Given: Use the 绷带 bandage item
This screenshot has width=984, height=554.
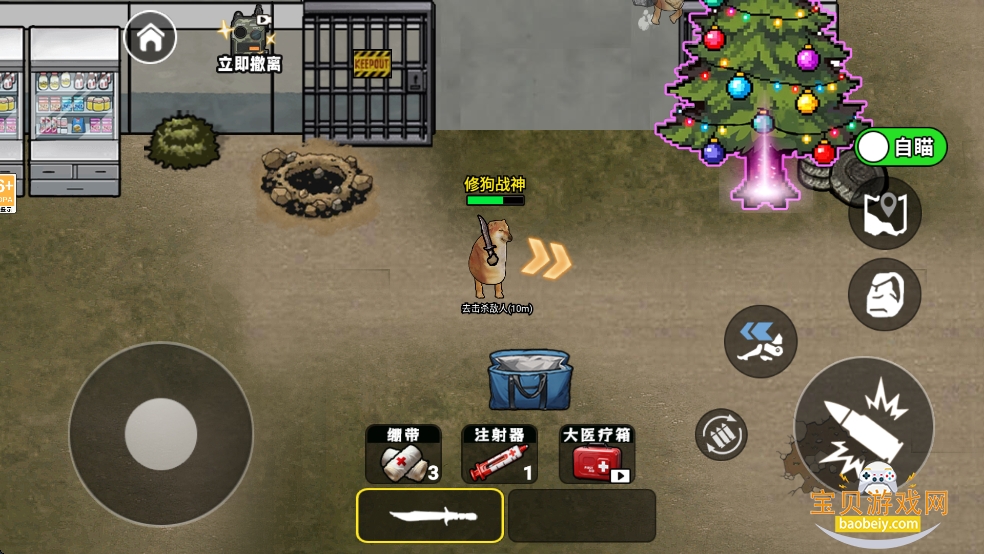Looking at the screenshot, I should [402, 455].
